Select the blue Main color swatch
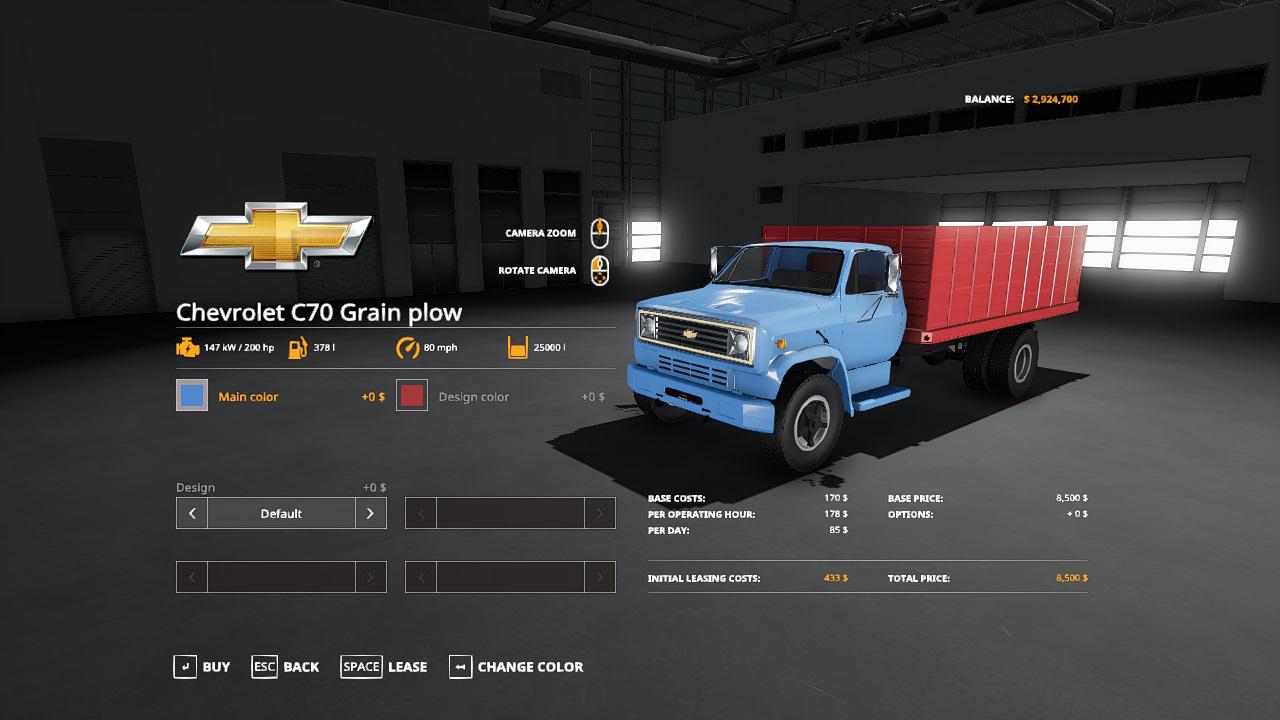The width and height of the screenshot is (1280, 720). [192, 396]
